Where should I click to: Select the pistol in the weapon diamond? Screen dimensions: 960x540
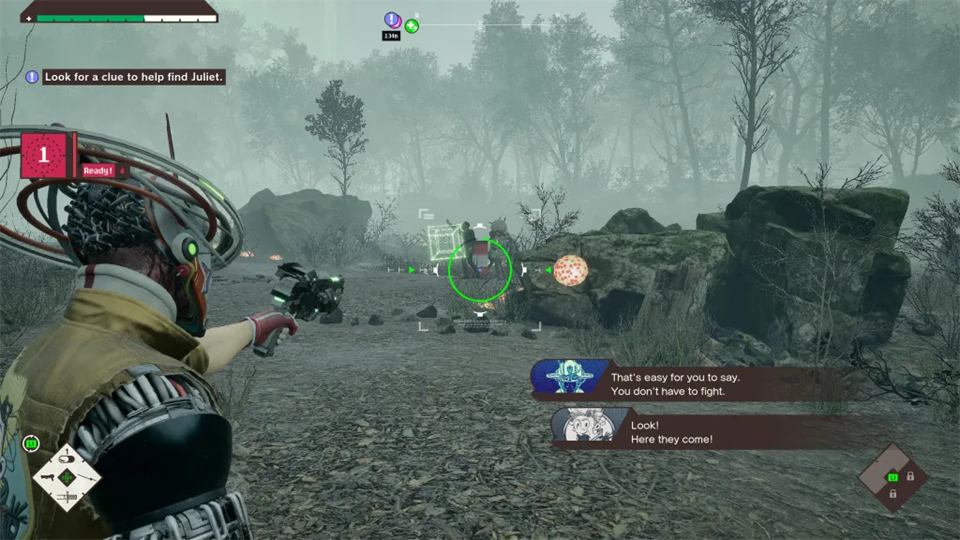pyautogui.click(x=48, y=477)
